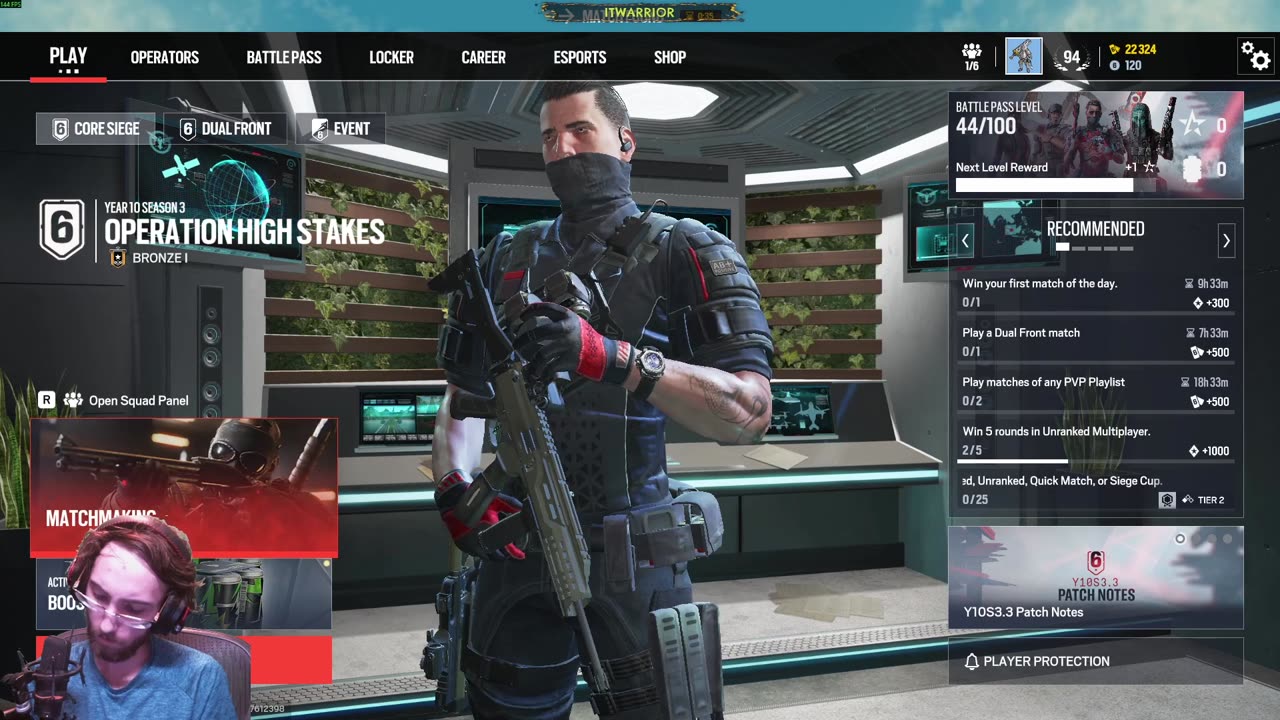Select the Core Siege mode
This screenshot has width=1280, height=720.
point(96,129)
